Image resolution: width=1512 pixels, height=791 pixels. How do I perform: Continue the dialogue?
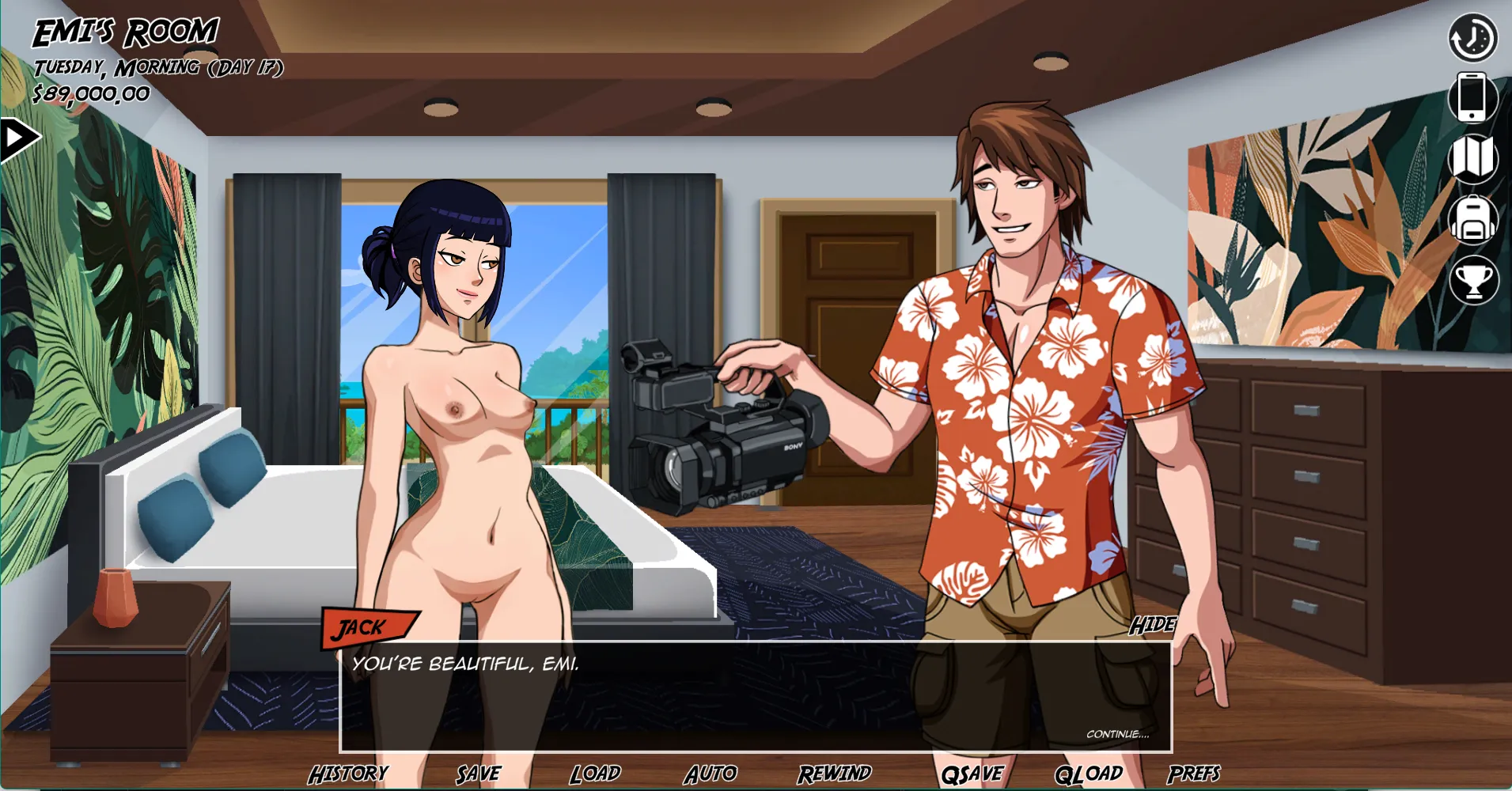click(1117, 734)
